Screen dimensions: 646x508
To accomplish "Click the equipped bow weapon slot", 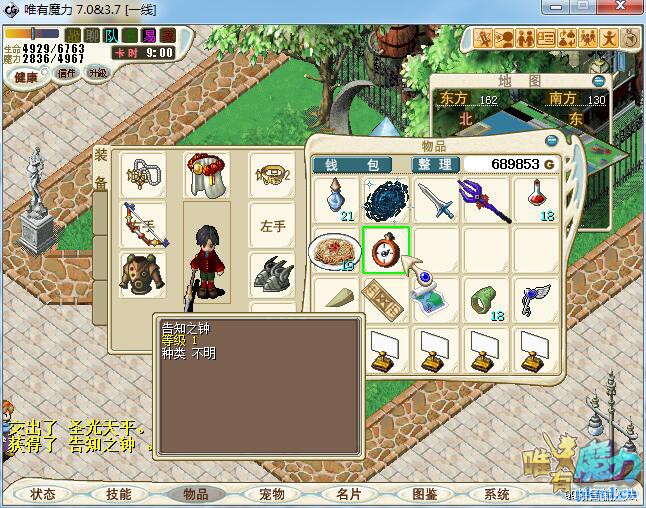I will pyautogui.click(x=143, y=225).
